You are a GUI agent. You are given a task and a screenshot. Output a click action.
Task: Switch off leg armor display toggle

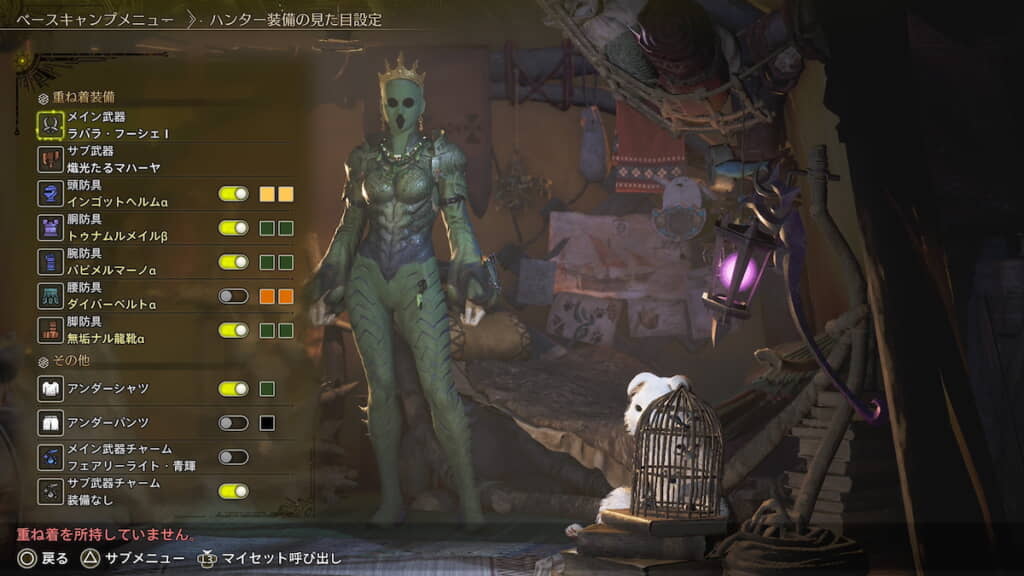[233, 330]
